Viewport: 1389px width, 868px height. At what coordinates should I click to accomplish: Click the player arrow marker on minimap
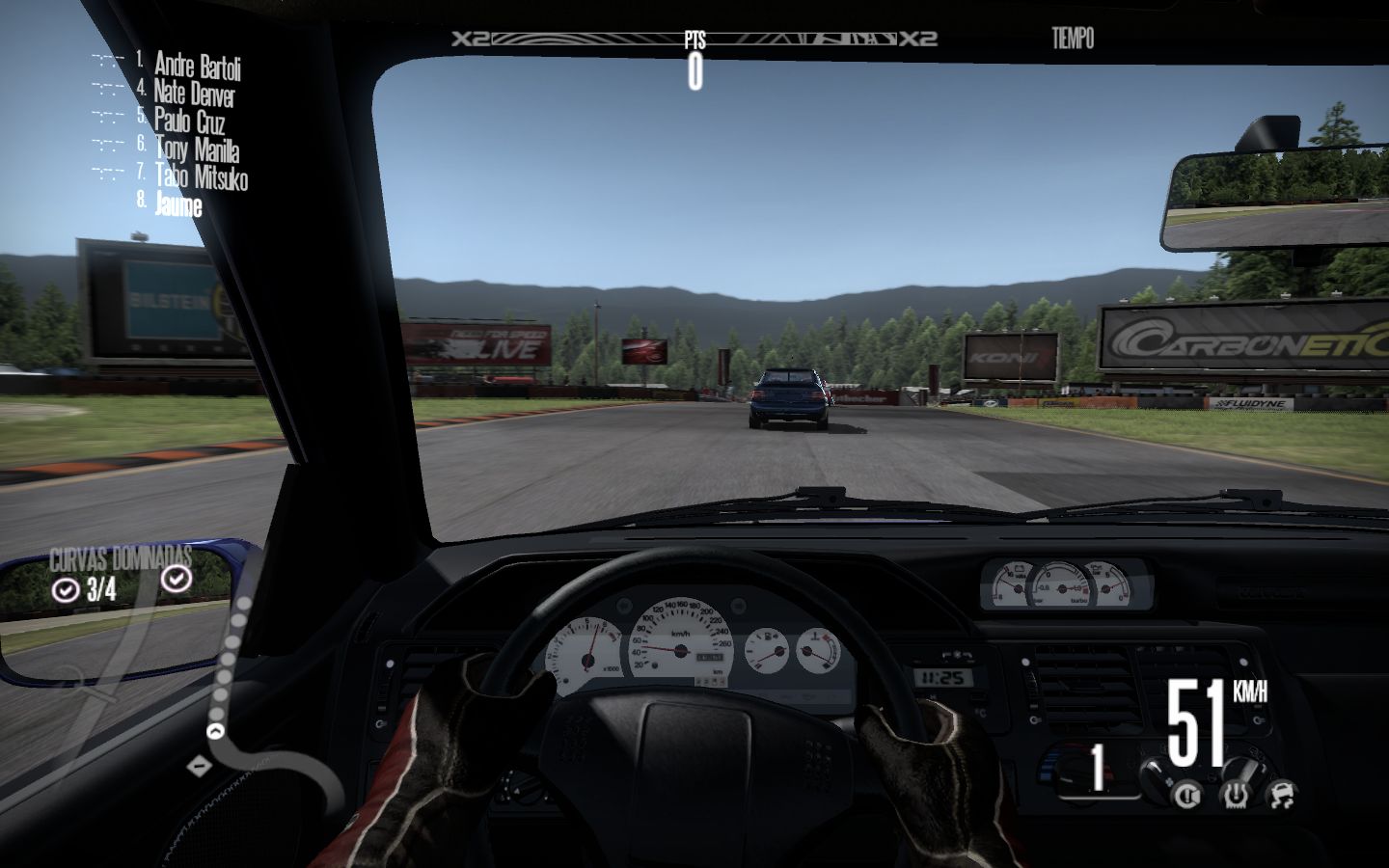click(x=216, y=731)
